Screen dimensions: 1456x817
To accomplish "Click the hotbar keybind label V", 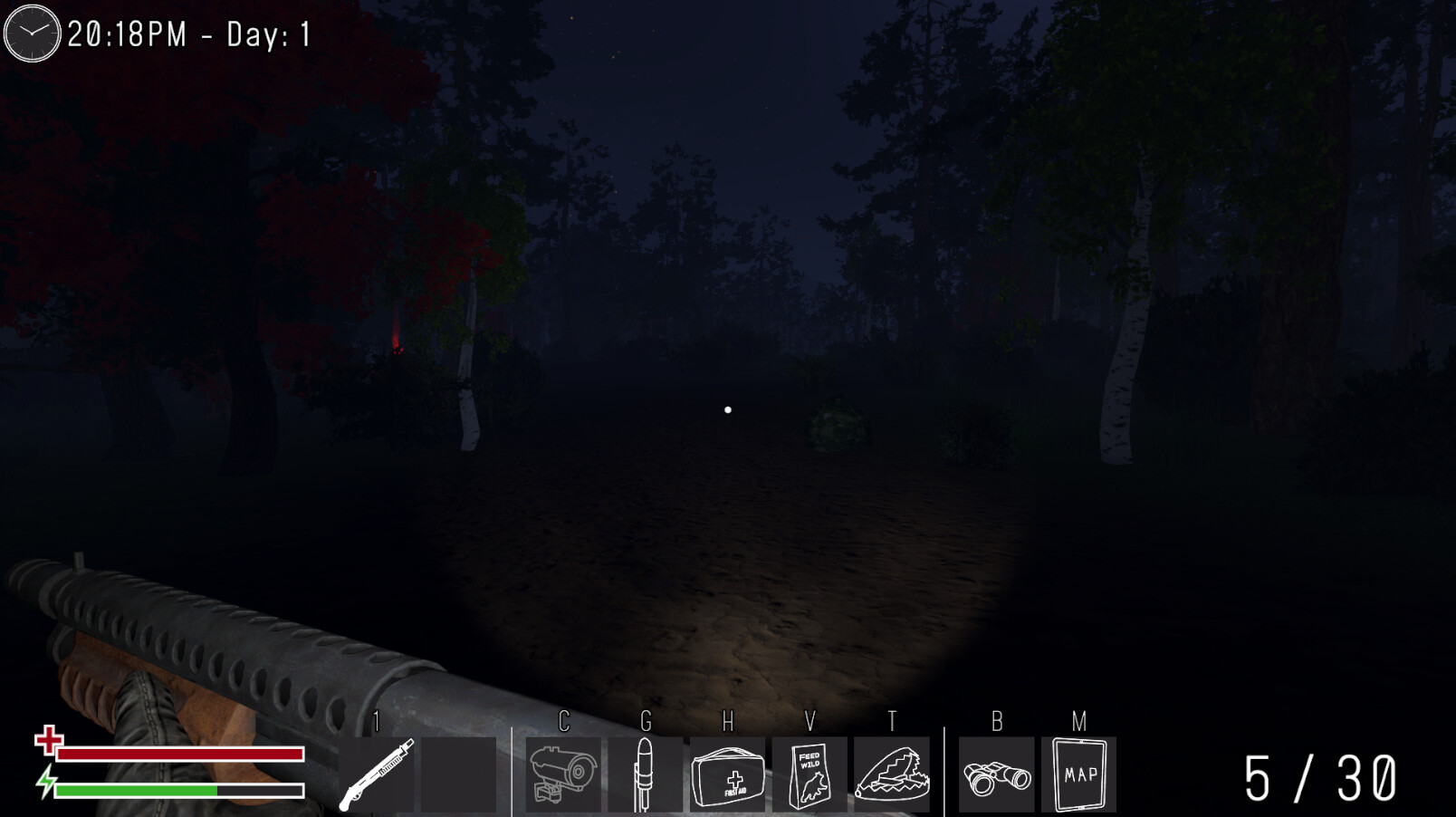I will coord(811,723).
